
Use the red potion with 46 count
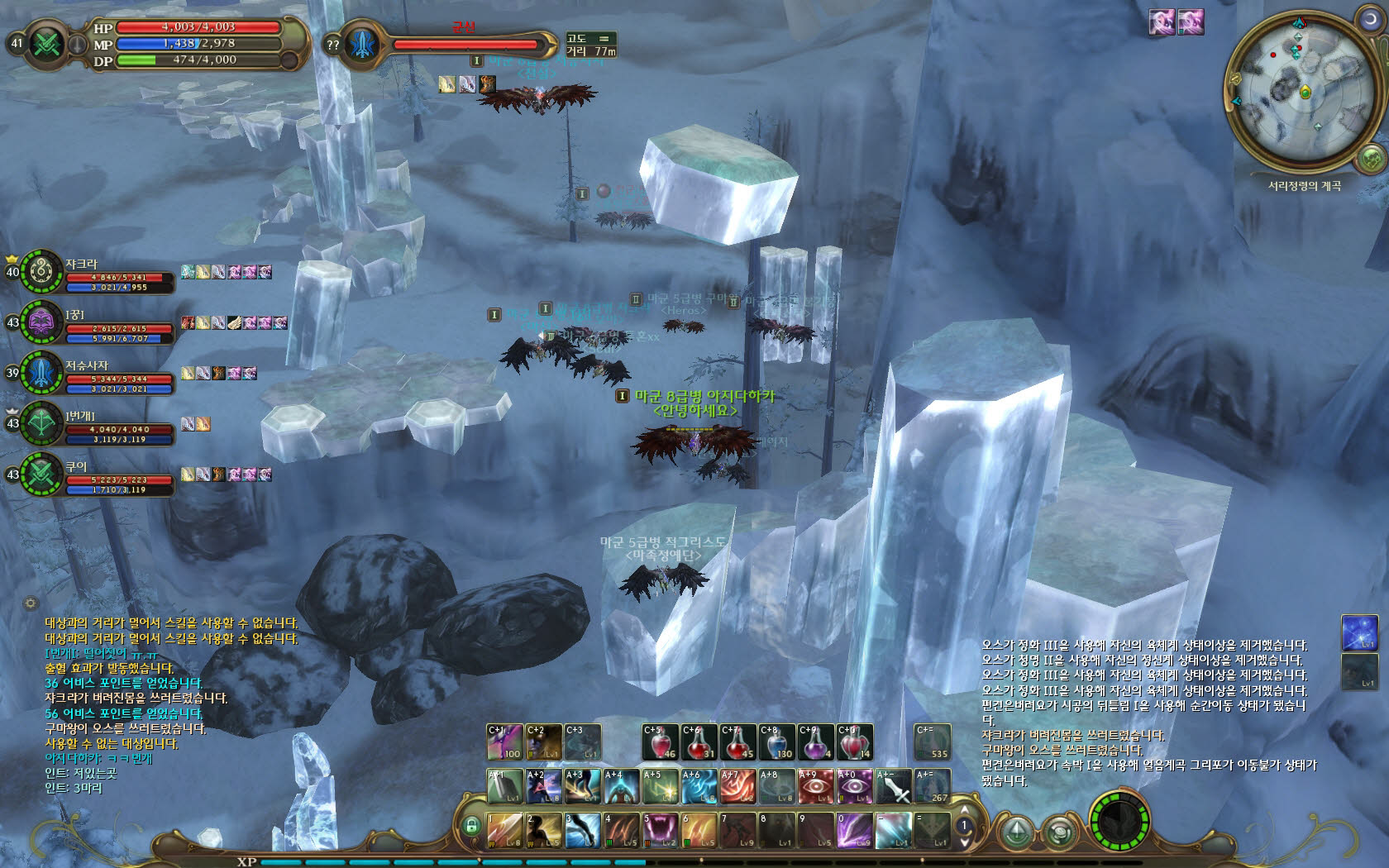[x=661, y=742]
